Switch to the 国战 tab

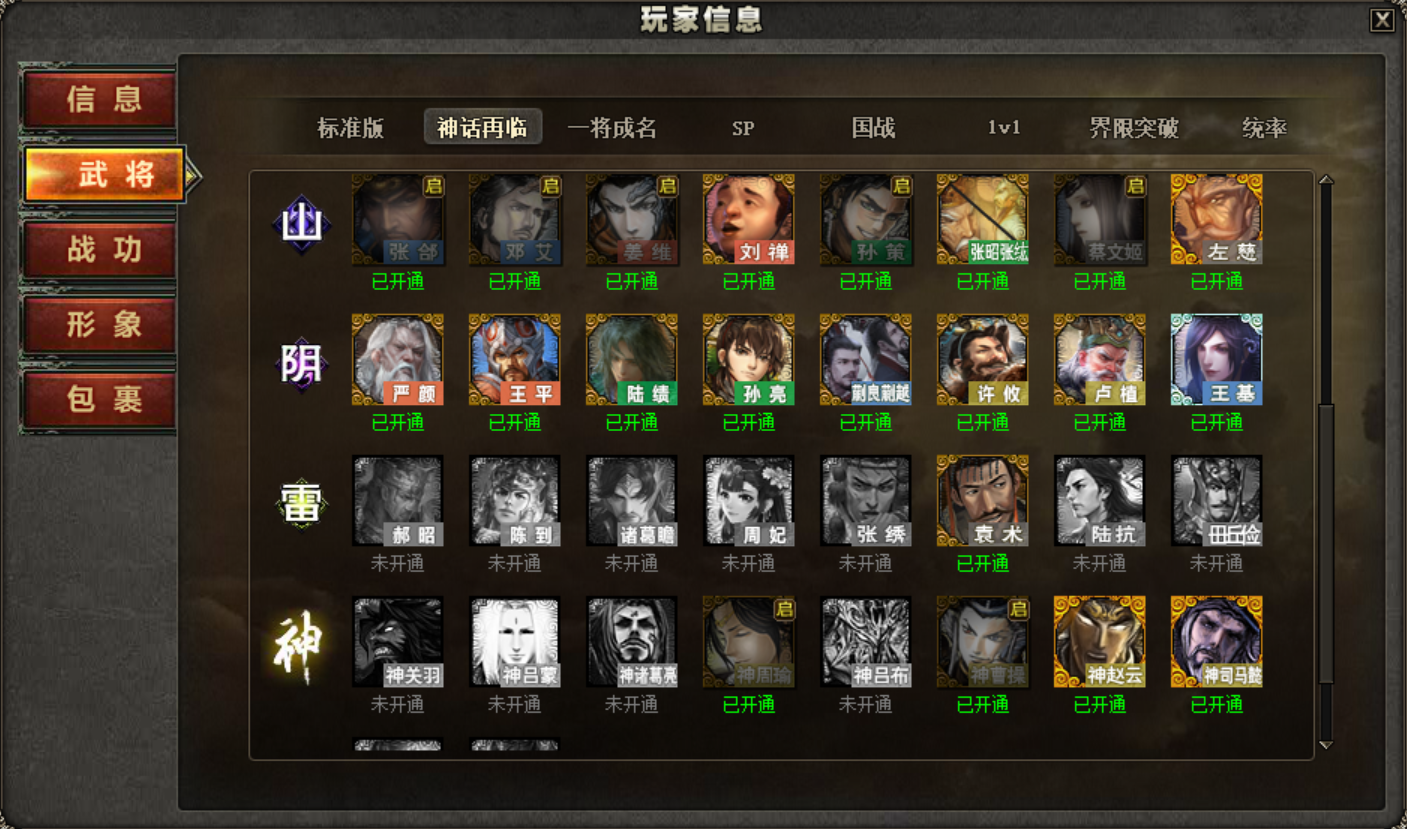pyautogui.click(x=869, y=127)
